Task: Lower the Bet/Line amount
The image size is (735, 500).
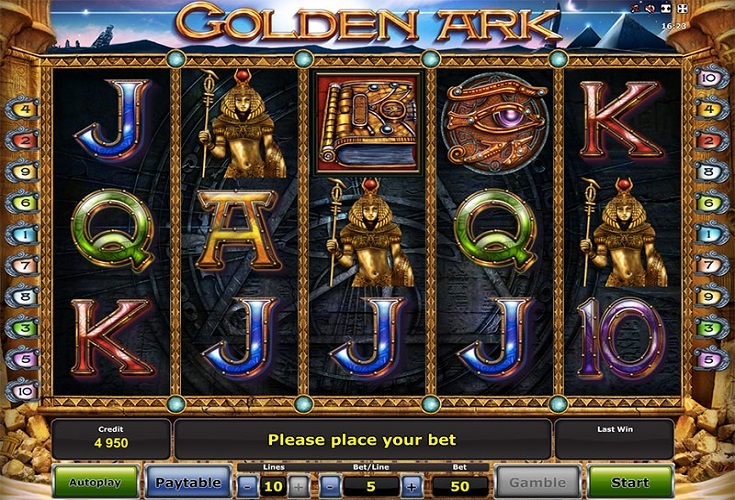Action: click(332, 485)
